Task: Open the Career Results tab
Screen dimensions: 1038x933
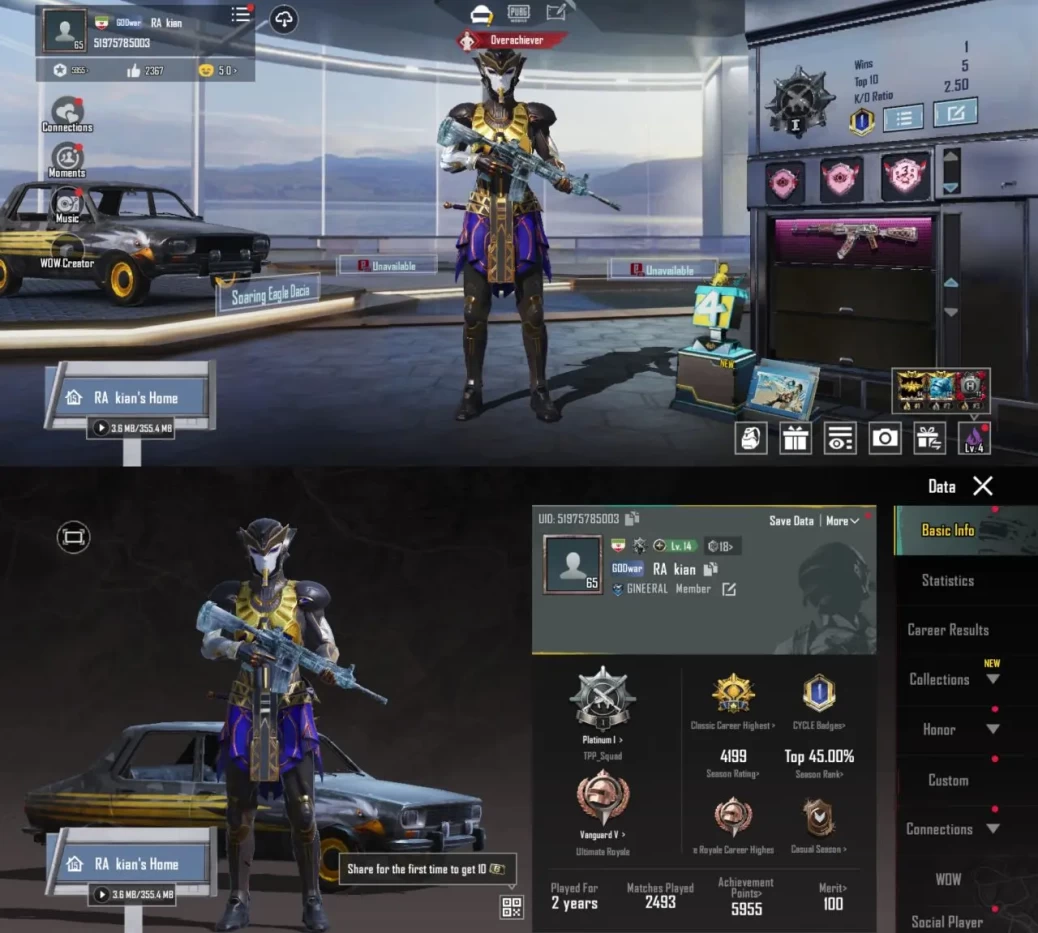Action: coord(947,630)
